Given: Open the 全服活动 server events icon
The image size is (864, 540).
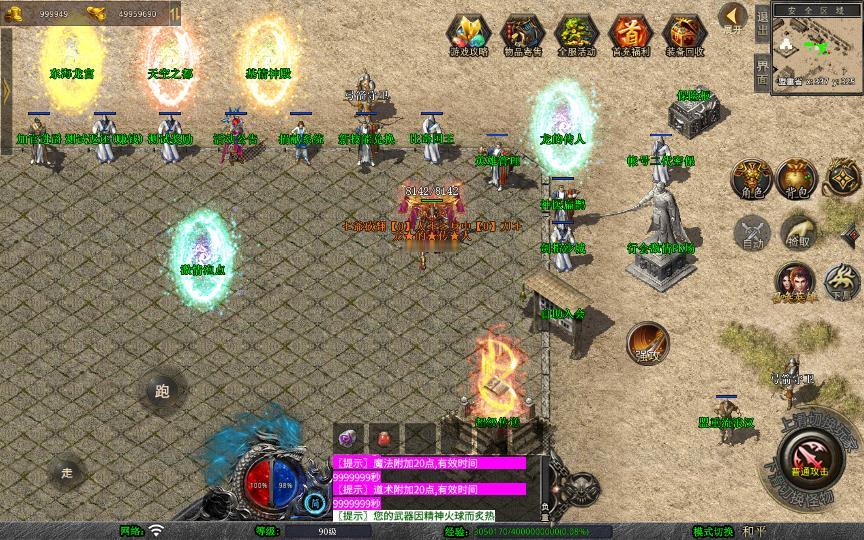Looking at the screenshot, I should [x=575, y=34].
